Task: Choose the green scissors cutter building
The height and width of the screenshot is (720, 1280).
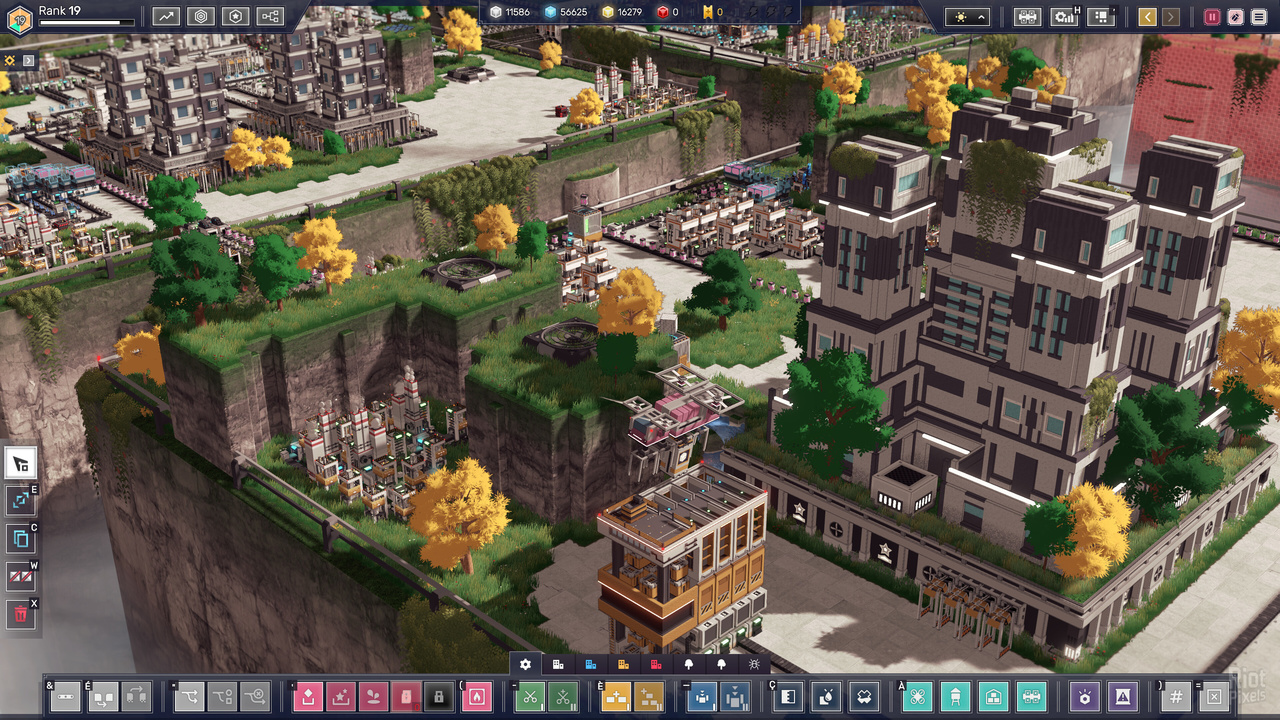Action: (531, 696)
